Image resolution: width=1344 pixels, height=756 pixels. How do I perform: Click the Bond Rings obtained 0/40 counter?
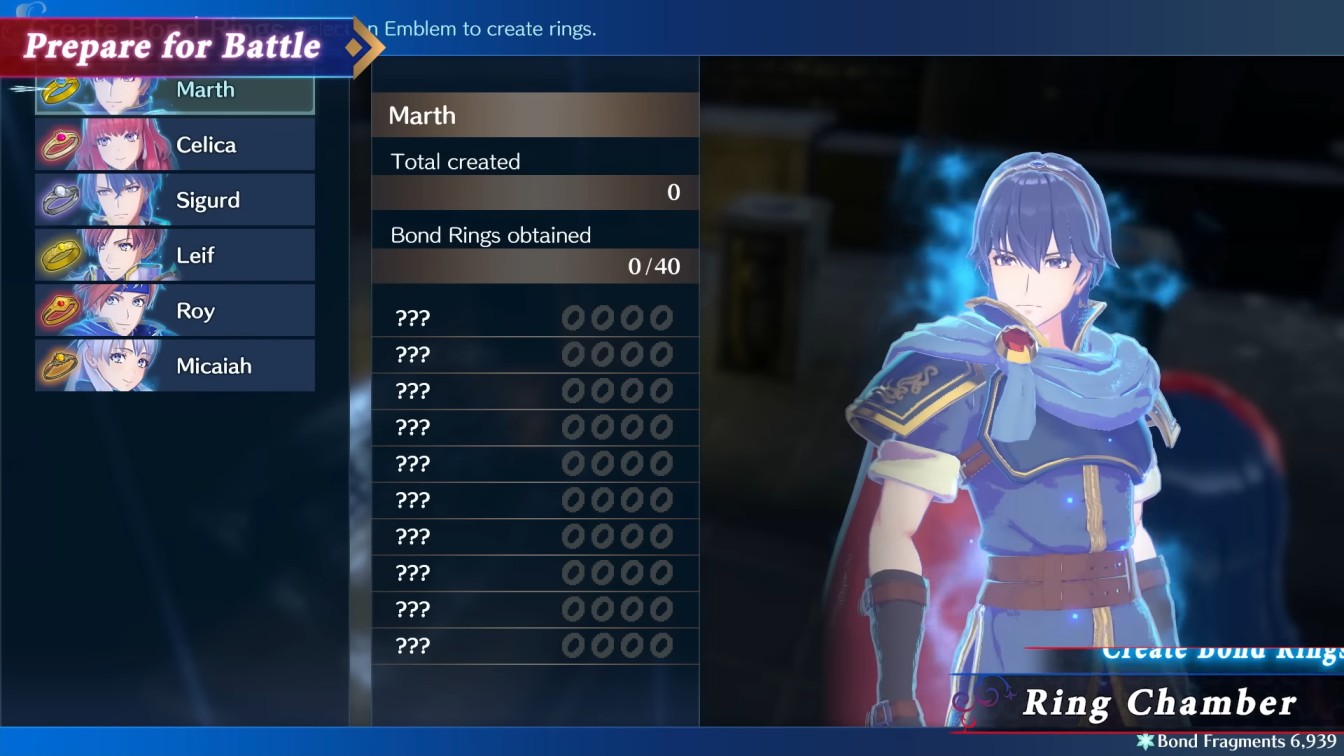(x=535, y=266)
